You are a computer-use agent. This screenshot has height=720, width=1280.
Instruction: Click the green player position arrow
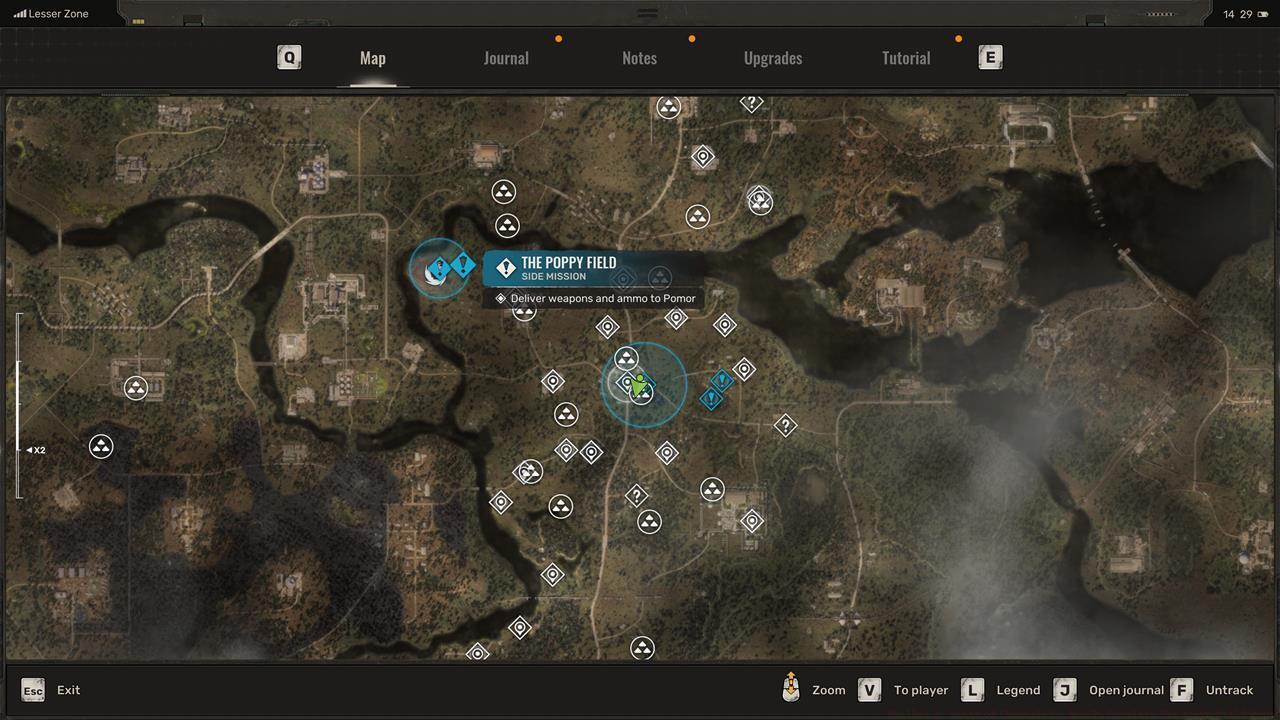(640, 385)
